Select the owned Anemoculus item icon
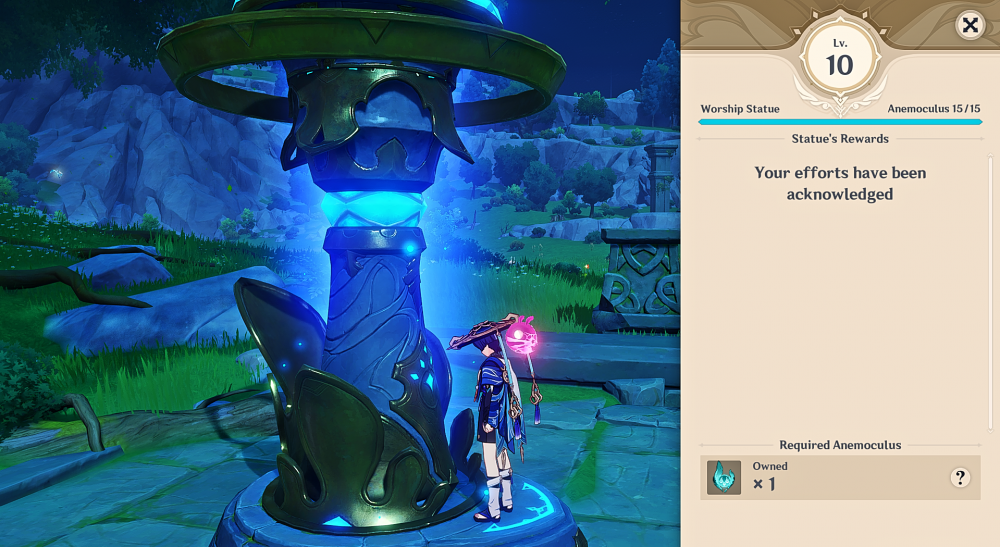 [x=723, y=477]
